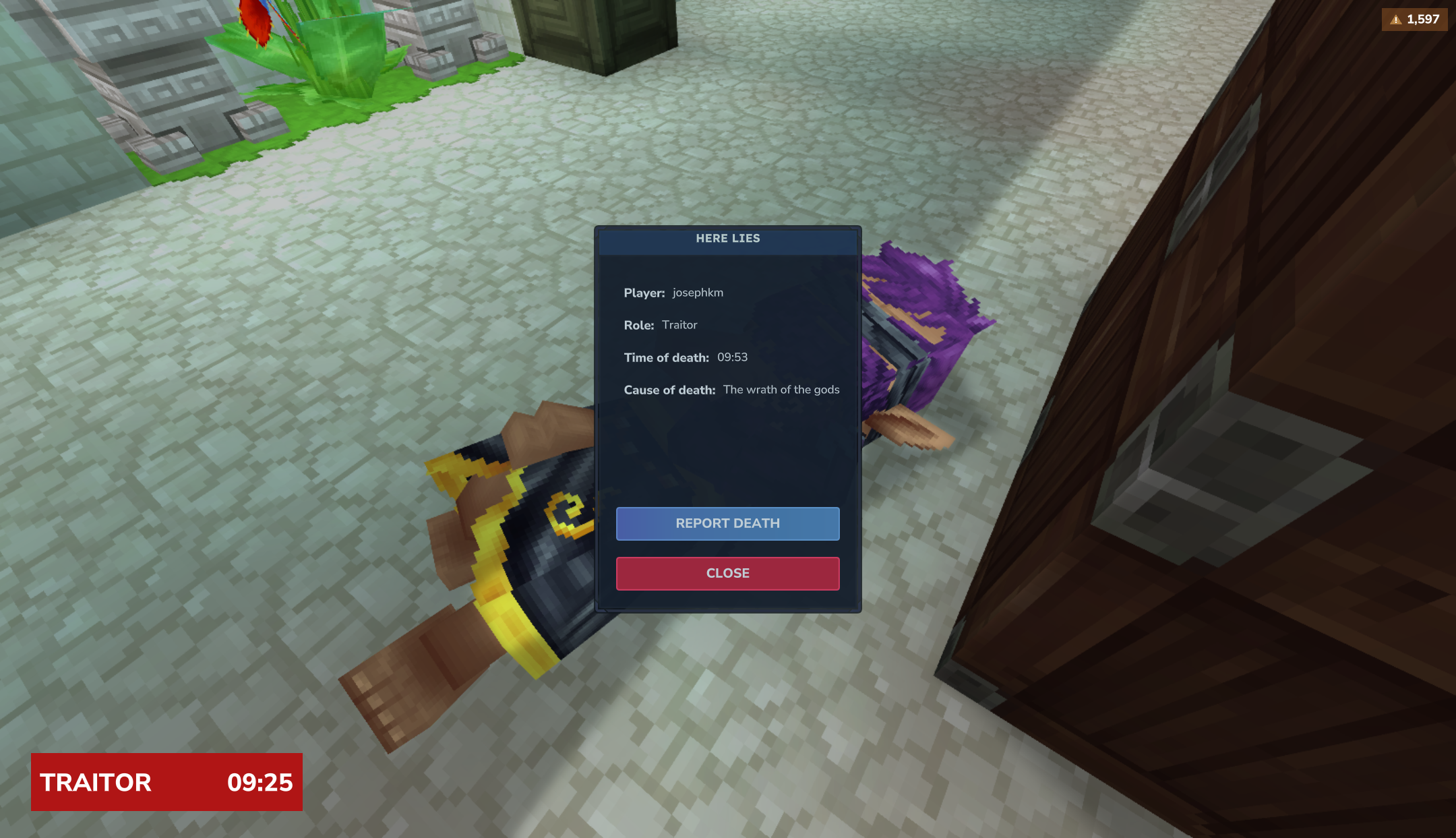The image size is (1456, 838).
Task: Expand the death info dialog header
Action: click(727, 239)
